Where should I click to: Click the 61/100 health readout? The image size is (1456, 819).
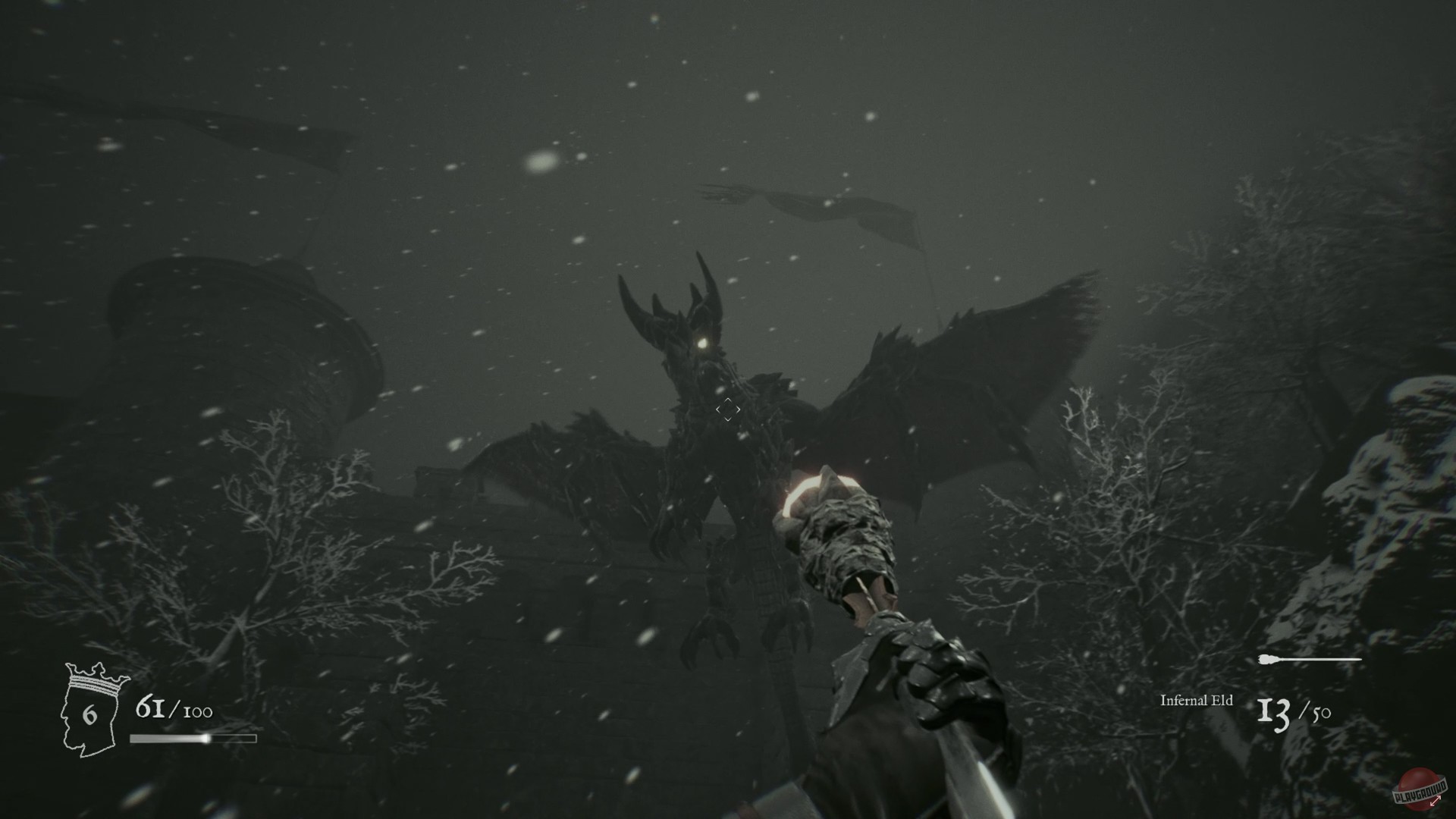[173, 709]
